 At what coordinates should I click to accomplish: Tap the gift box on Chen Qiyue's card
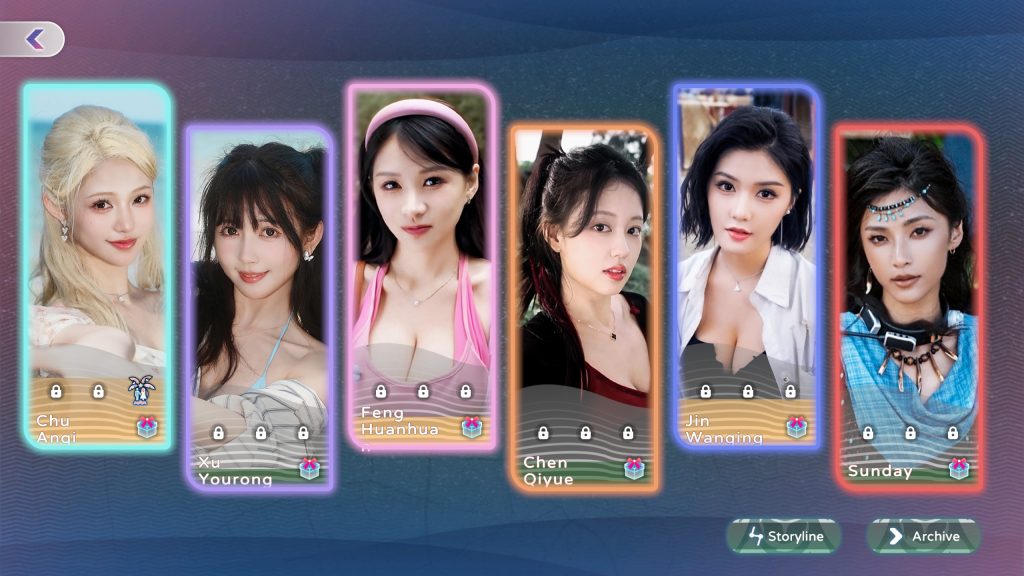click(634, 468)
